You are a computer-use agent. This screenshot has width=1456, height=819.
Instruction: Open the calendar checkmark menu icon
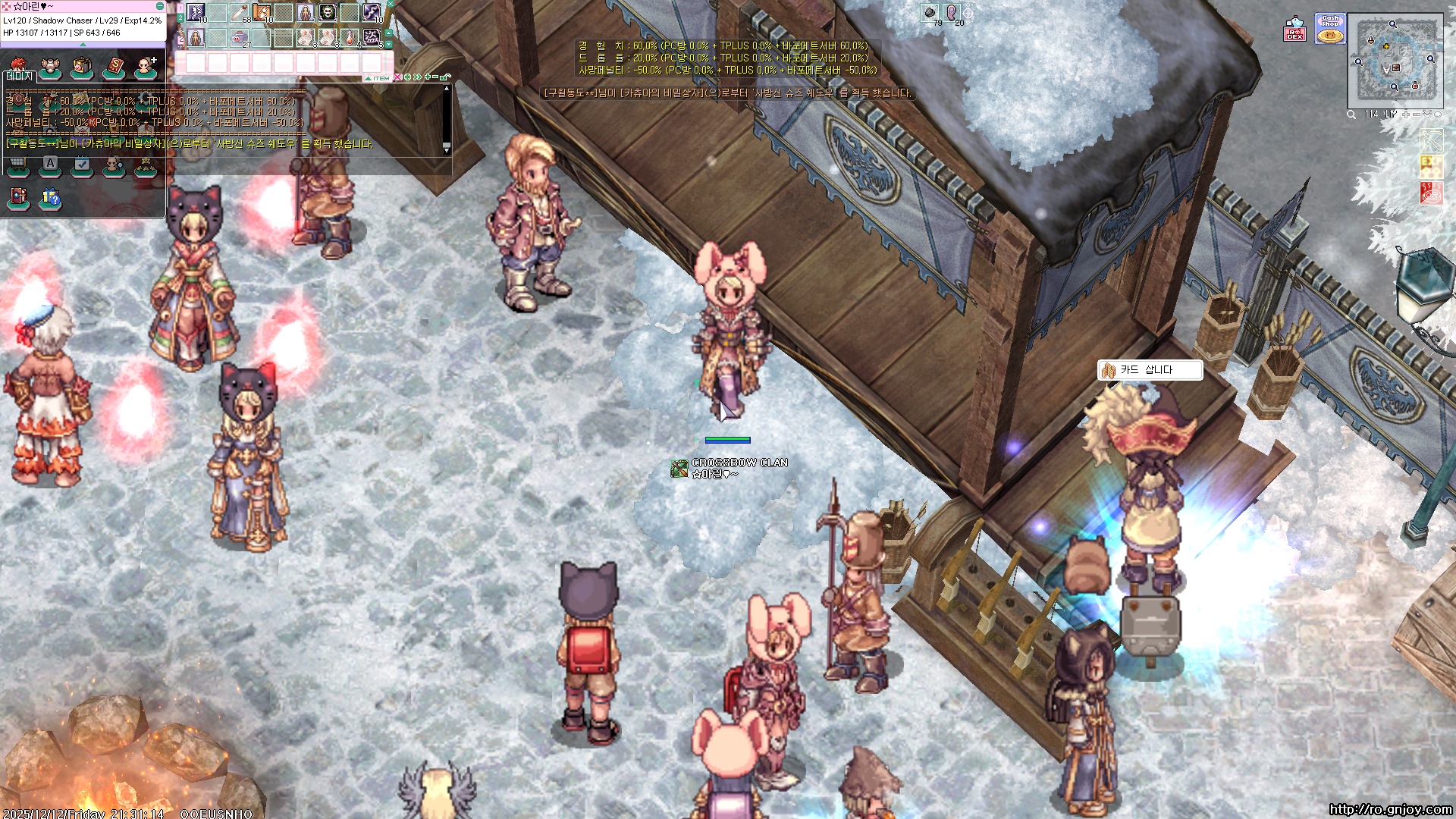pyautogui.click(x=82, y=165)
